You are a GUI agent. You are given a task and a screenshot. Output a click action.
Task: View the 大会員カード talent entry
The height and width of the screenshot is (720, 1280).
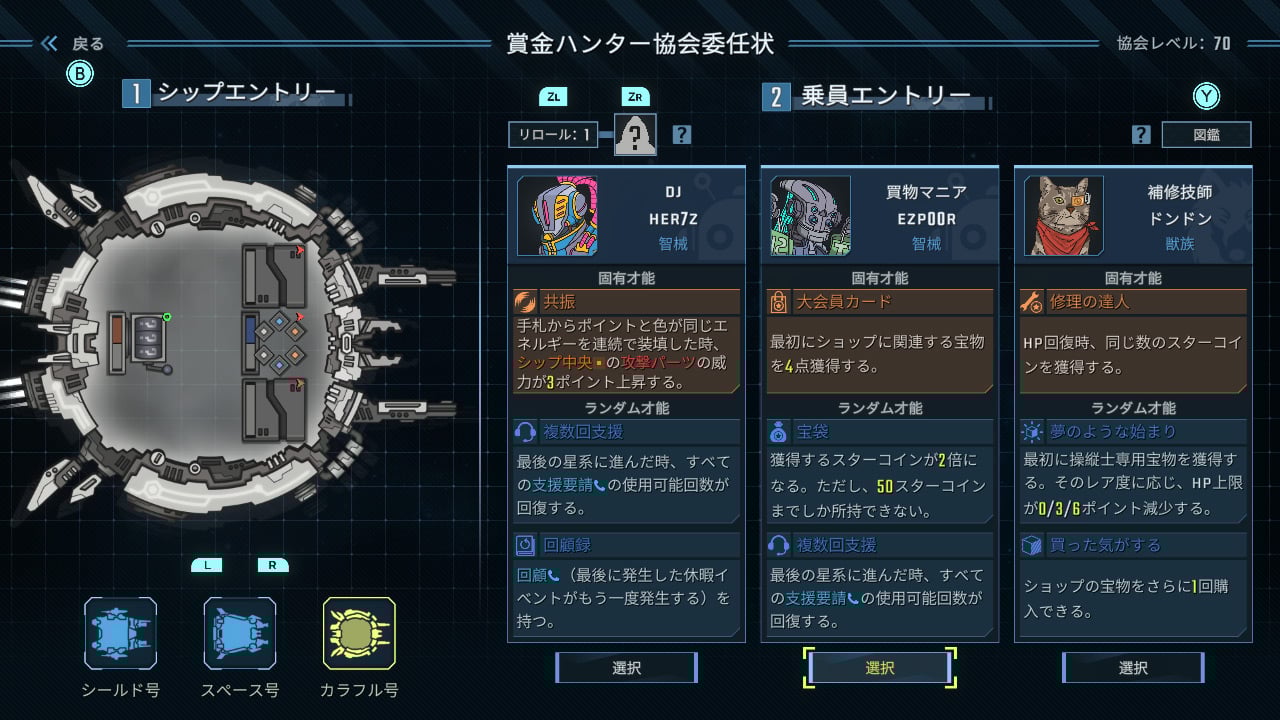(x=880, y=301)
